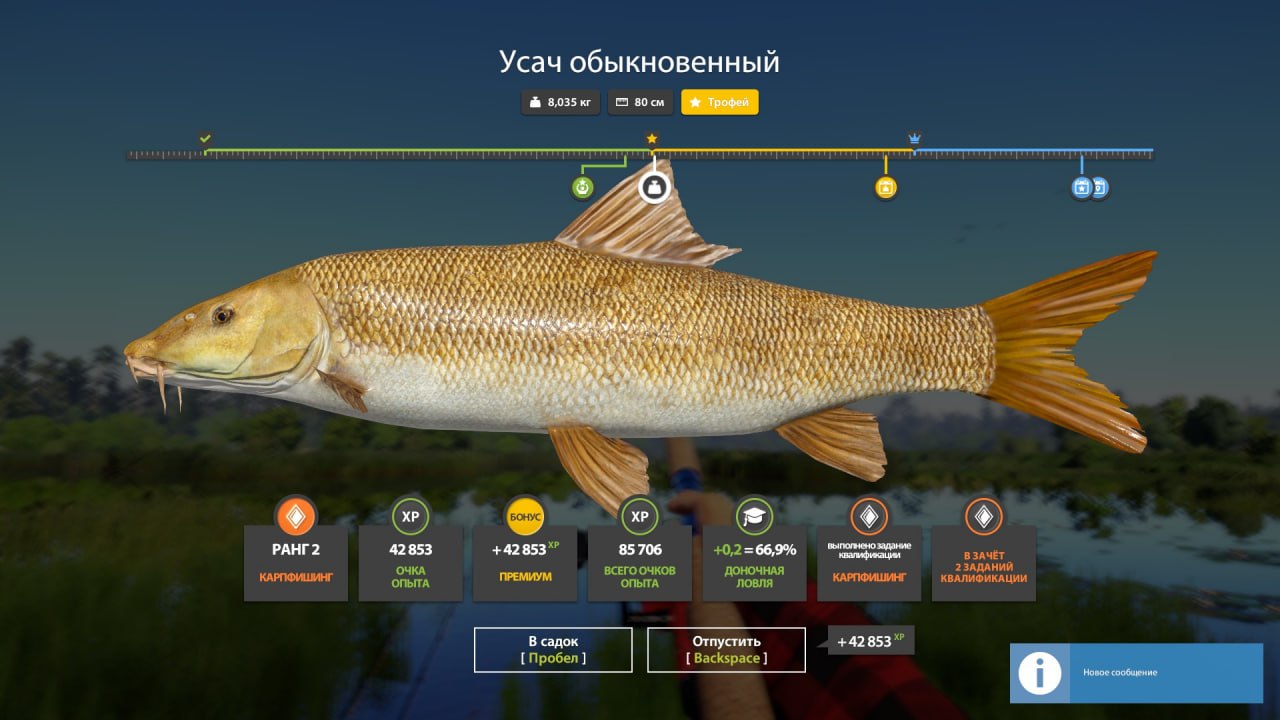Click the yellow БОНУС premium icon

click(525, 516)
